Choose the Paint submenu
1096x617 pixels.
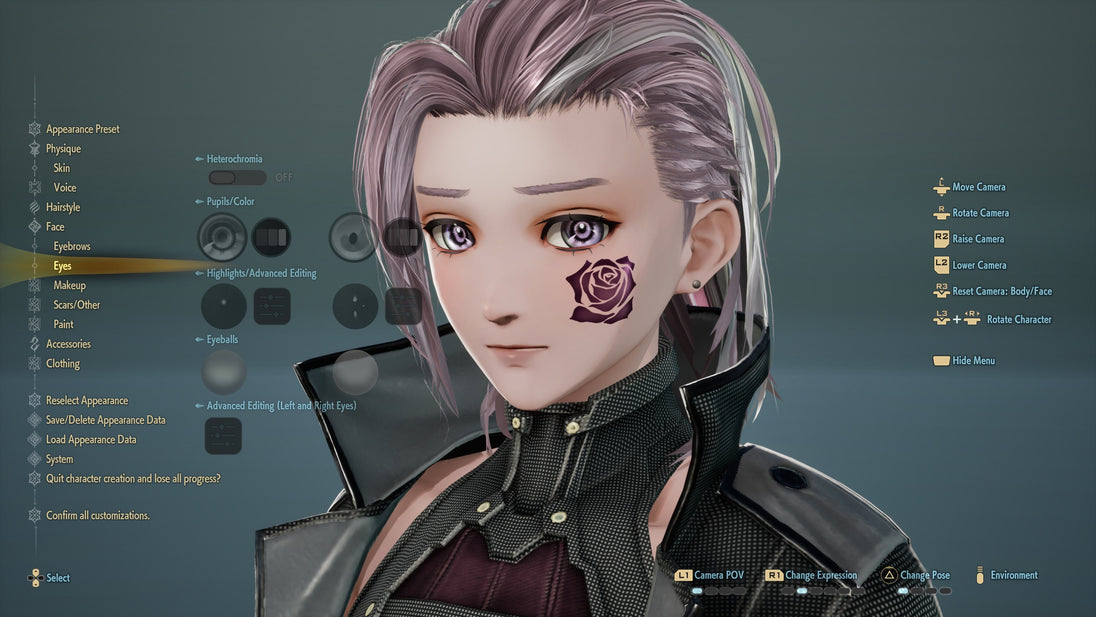[x=64, y=324]
